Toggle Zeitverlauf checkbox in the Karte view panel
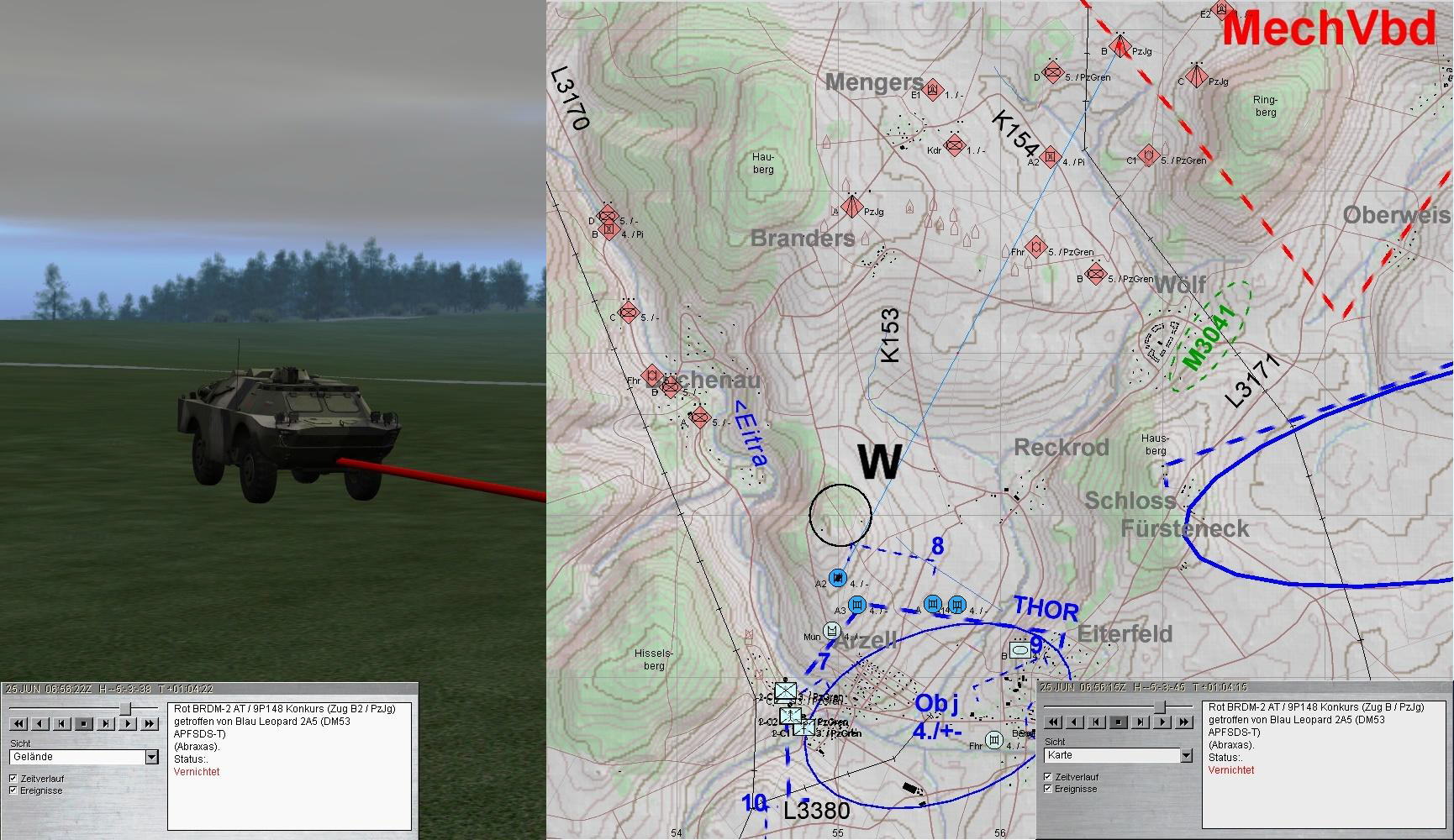 [x=1048, y=777]
